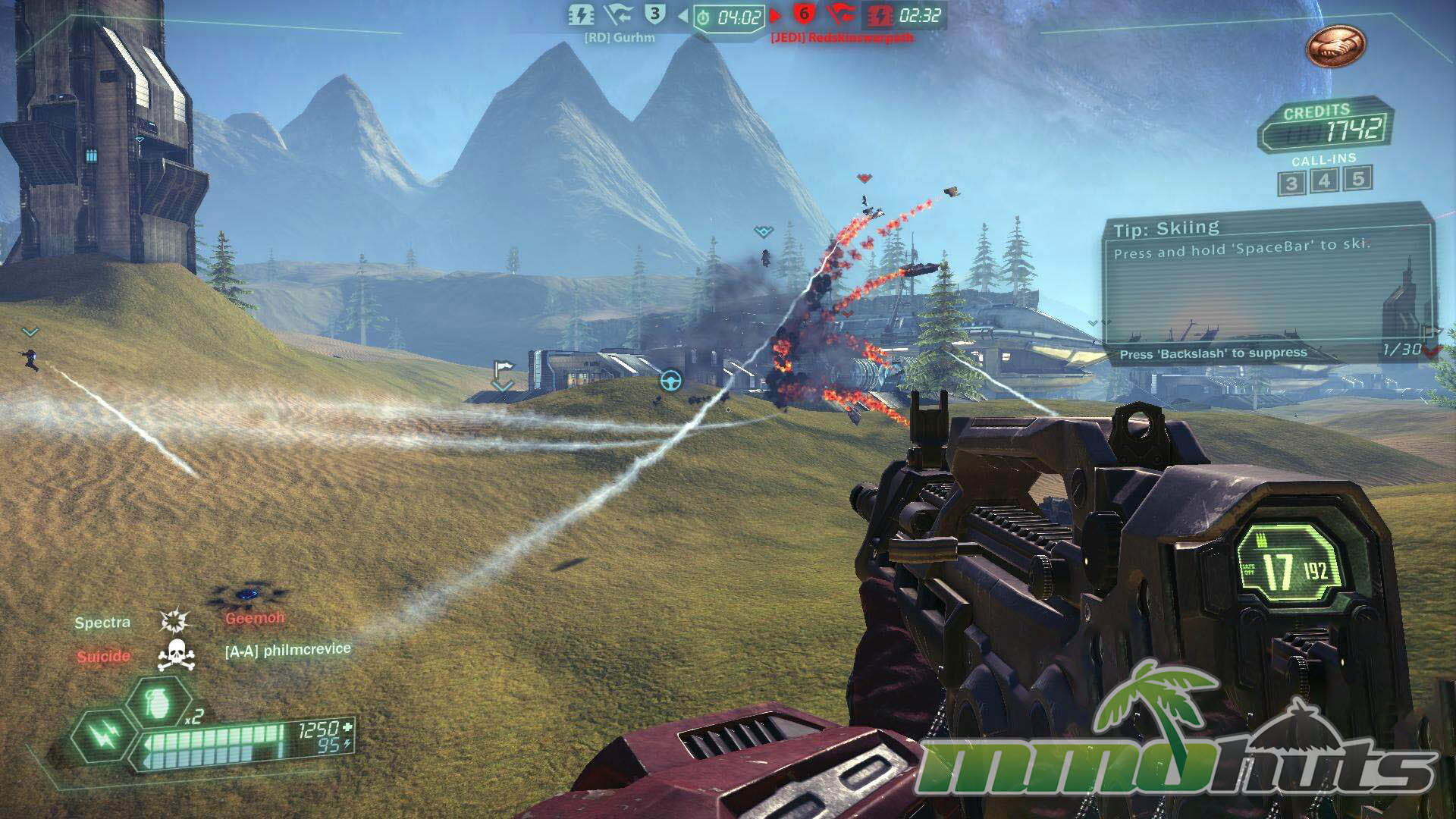Click the red team flag status icon
The height and width of the screenshot is (819, 1456).
pos(840,14)
